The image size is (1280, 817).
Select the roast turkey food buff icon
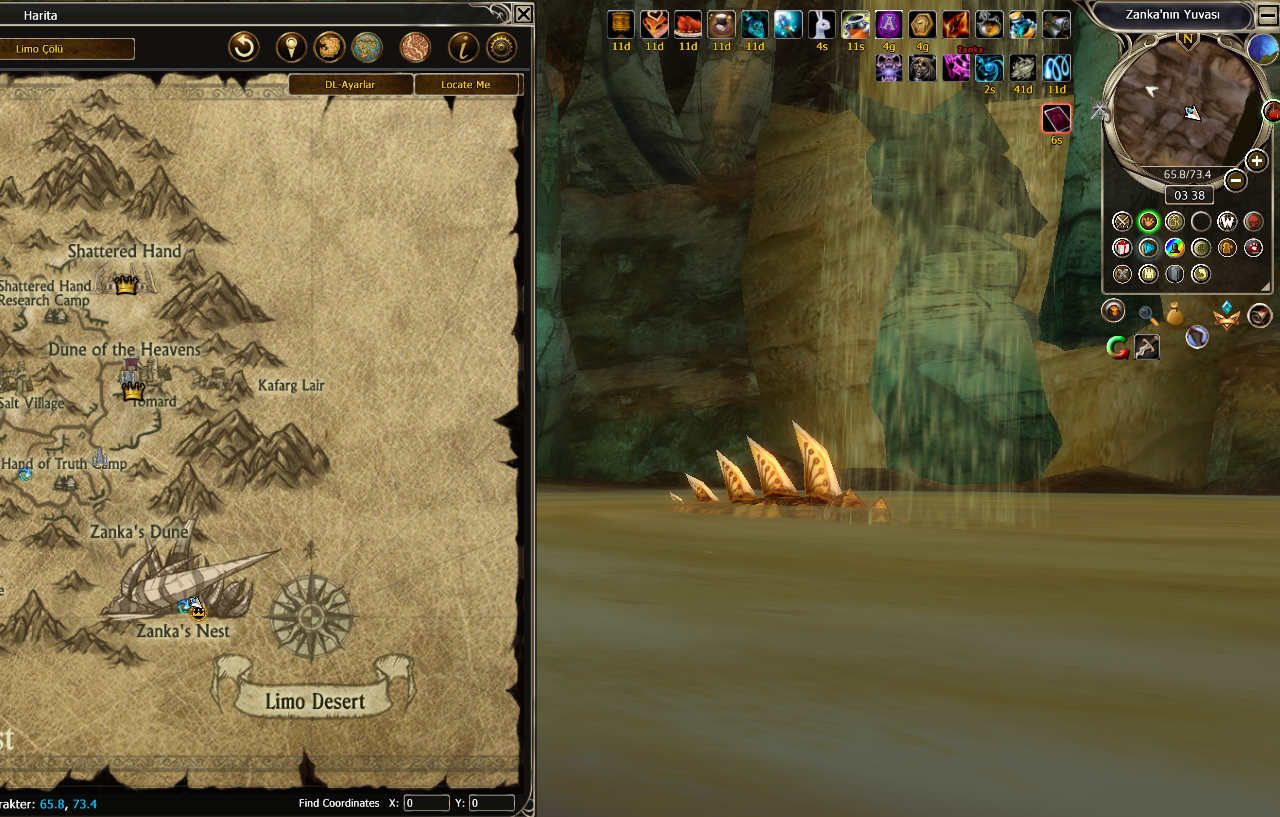688,25
